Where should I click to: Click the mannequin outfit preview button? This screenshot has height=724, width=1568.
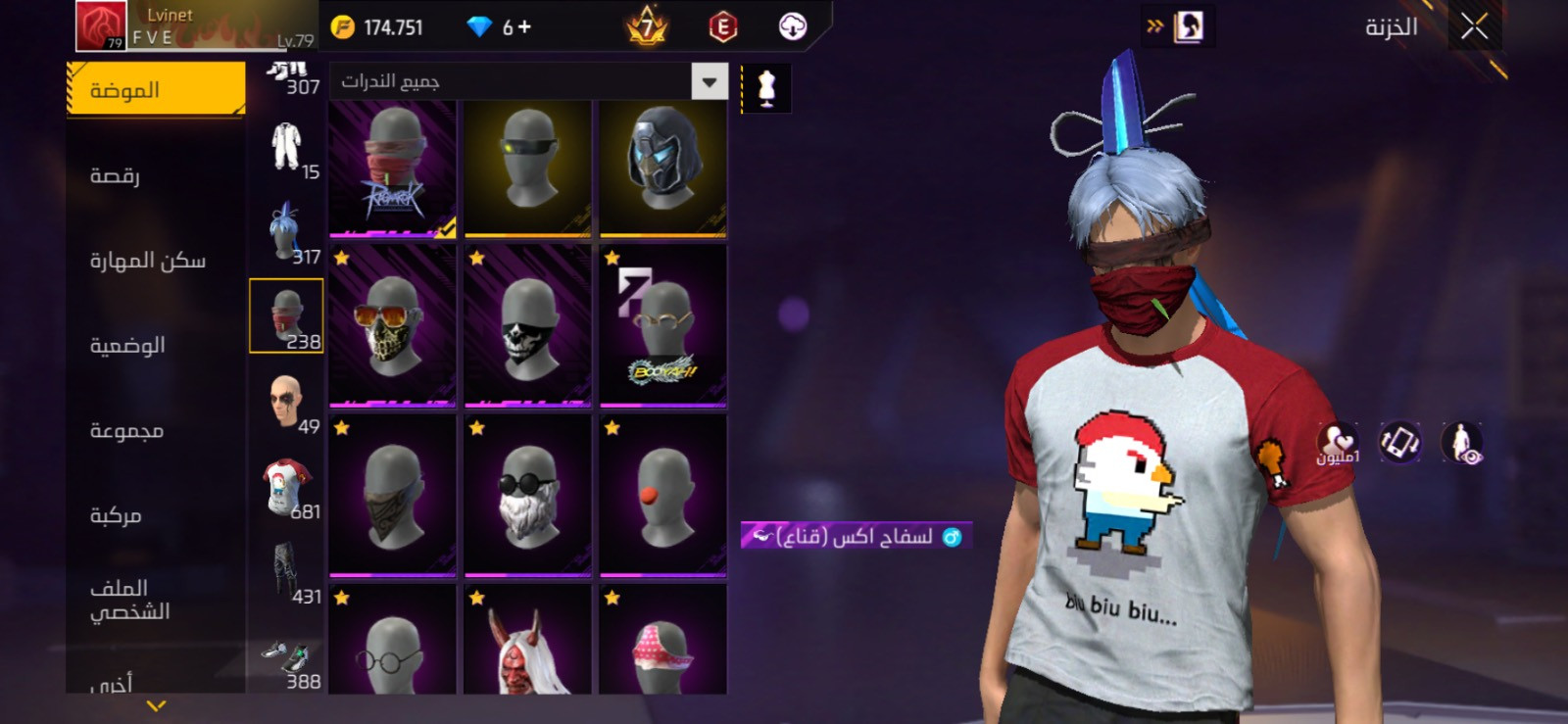tap(766, 88)
